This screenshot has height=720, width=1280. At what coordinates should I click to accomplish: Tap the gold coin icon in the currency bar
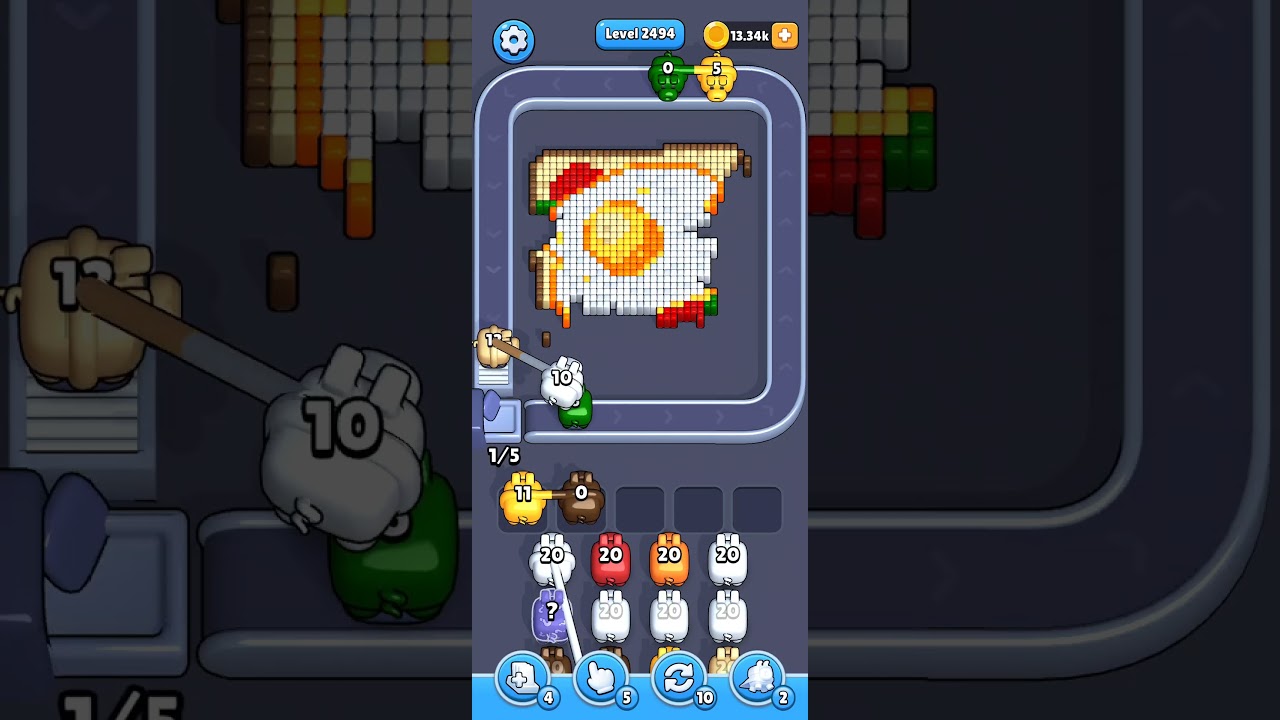pyautogui.click(x=717, y=33)
